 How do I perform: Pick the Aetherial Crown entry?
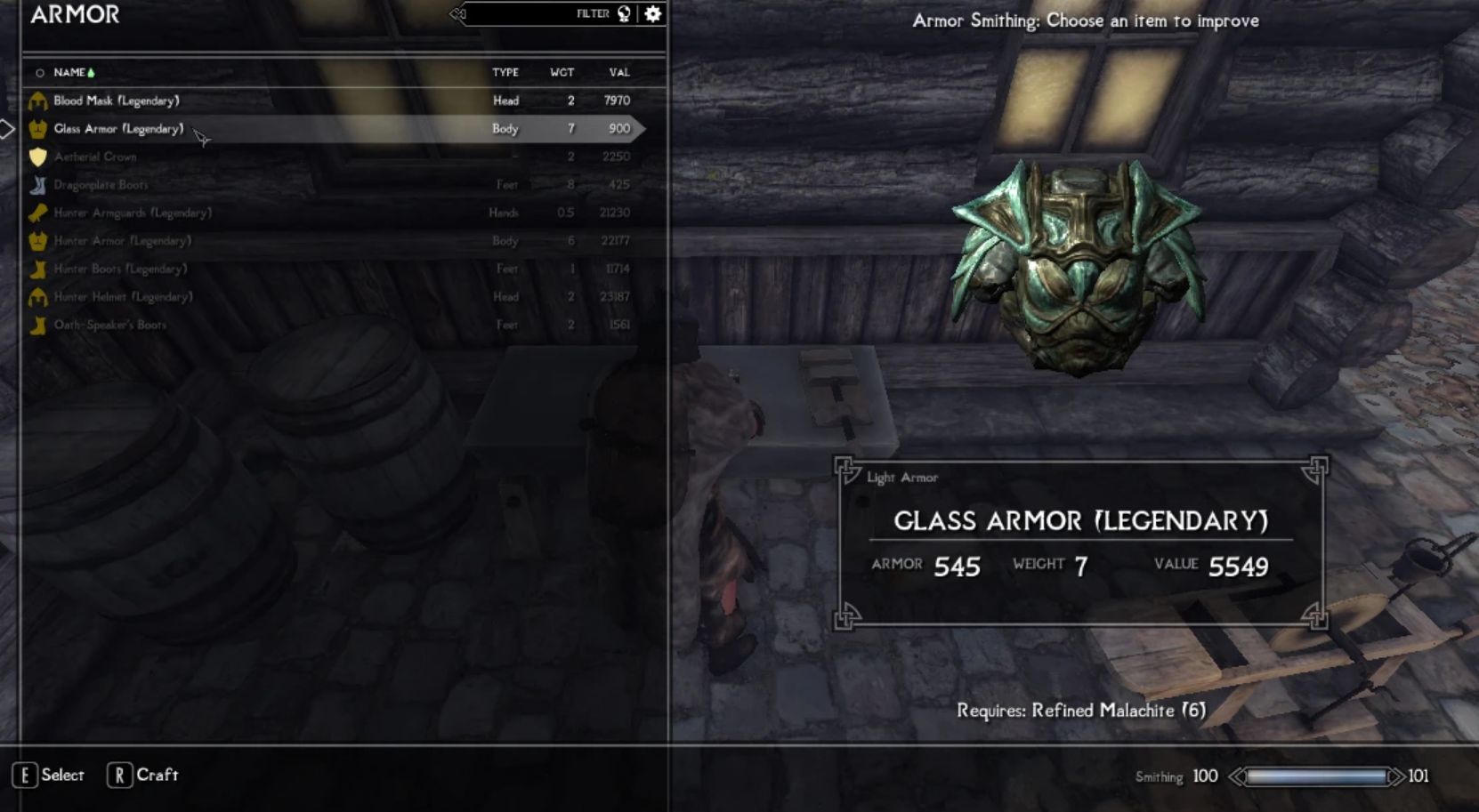[95, 157]
